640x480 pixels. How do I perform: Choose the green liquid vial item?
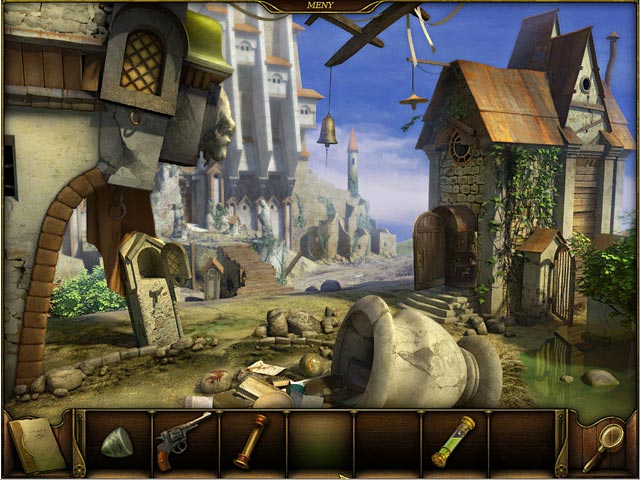(x=453, y=441)
